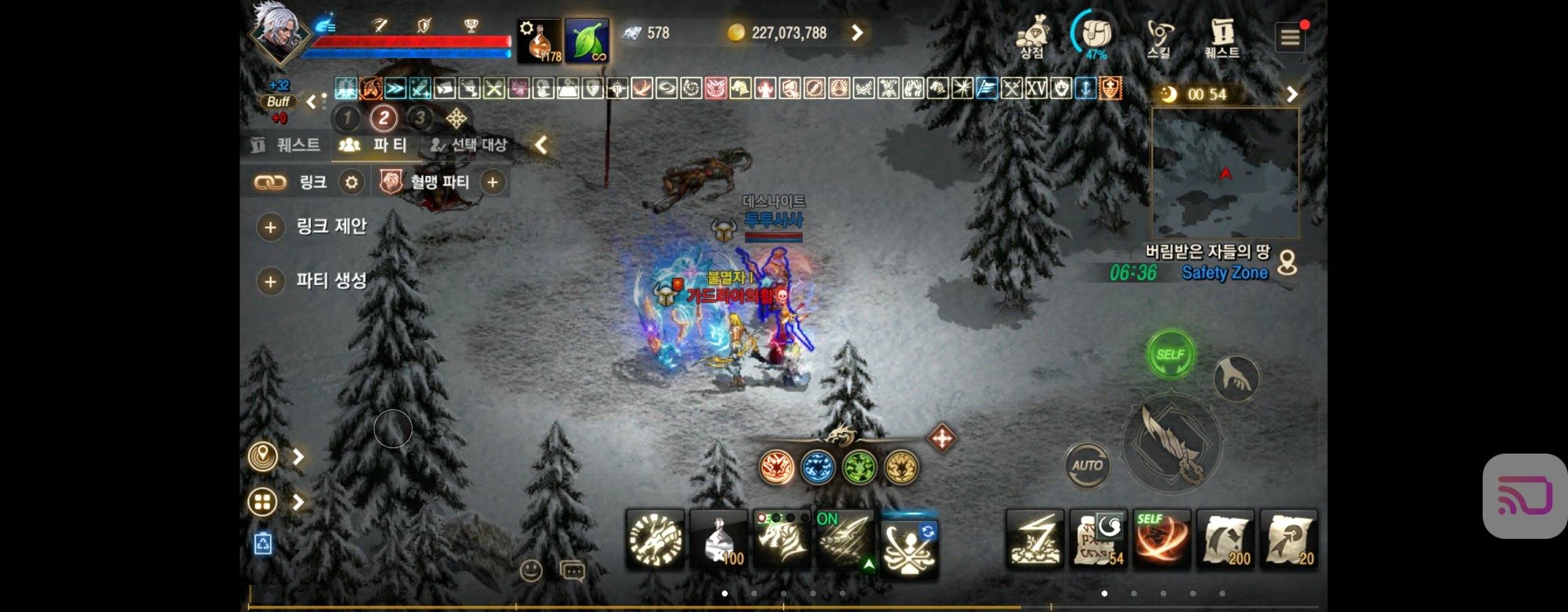Open the chat bubble icon
This screenshot has height=612, width=1568.
[573, 571]
